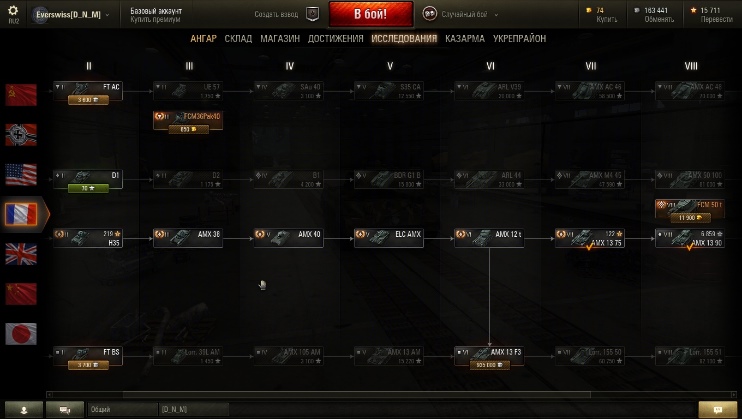
Task: Open the СКЛАД tab
Action: 238,39
